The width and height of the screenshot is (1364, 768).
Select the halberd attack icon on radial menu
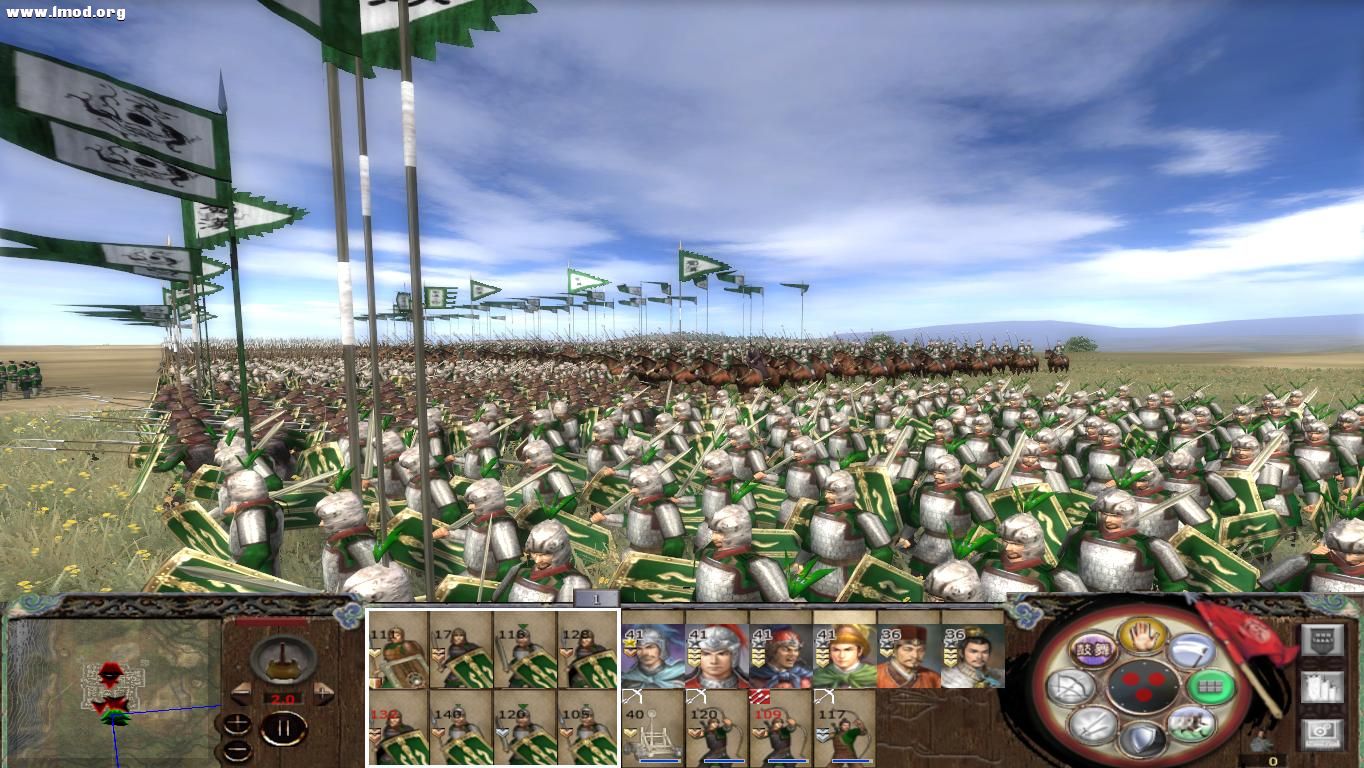tap(1189, 650)
